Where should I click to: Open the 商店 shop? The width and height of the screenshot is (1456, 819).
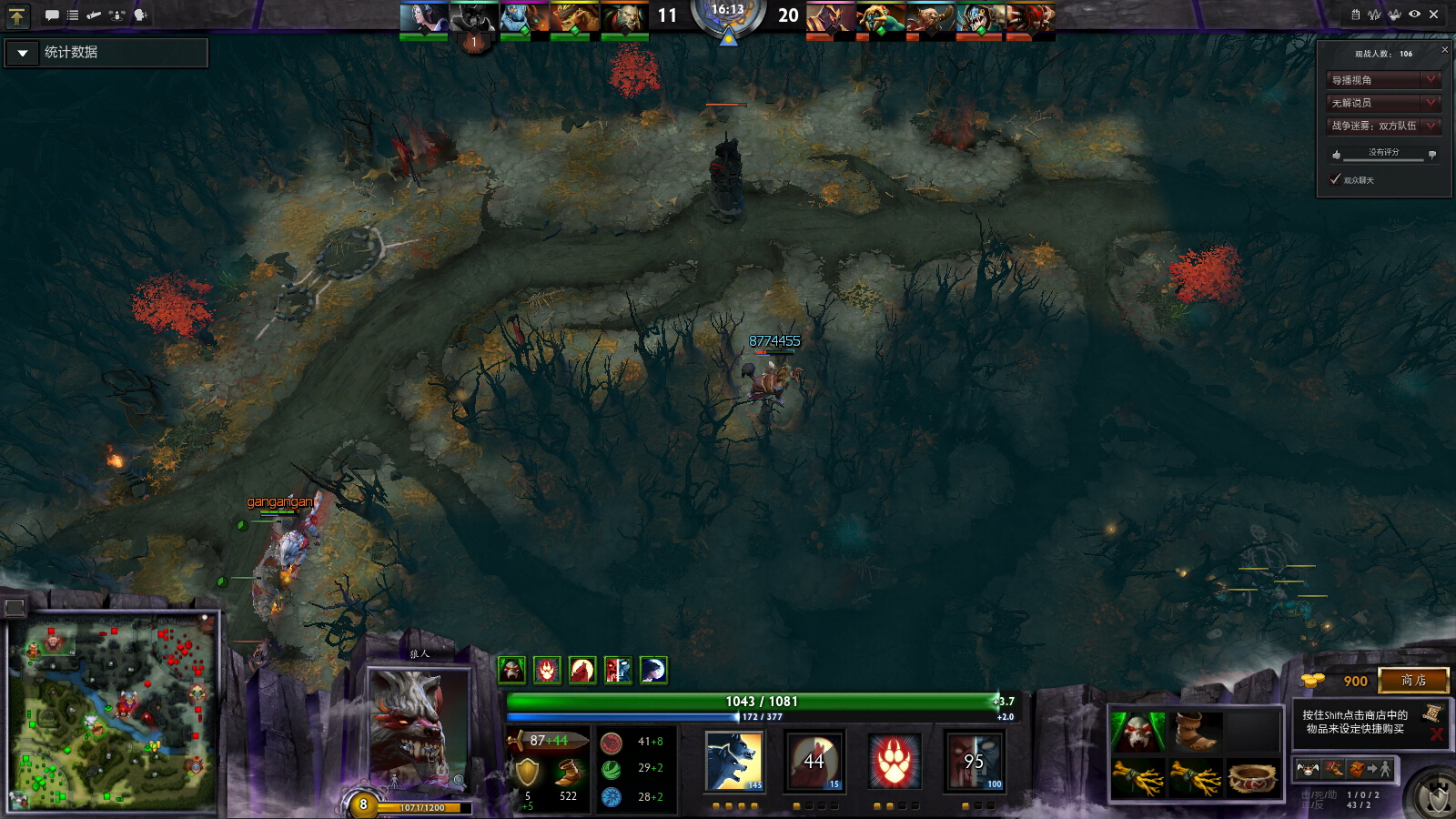tap(1413, 680)
